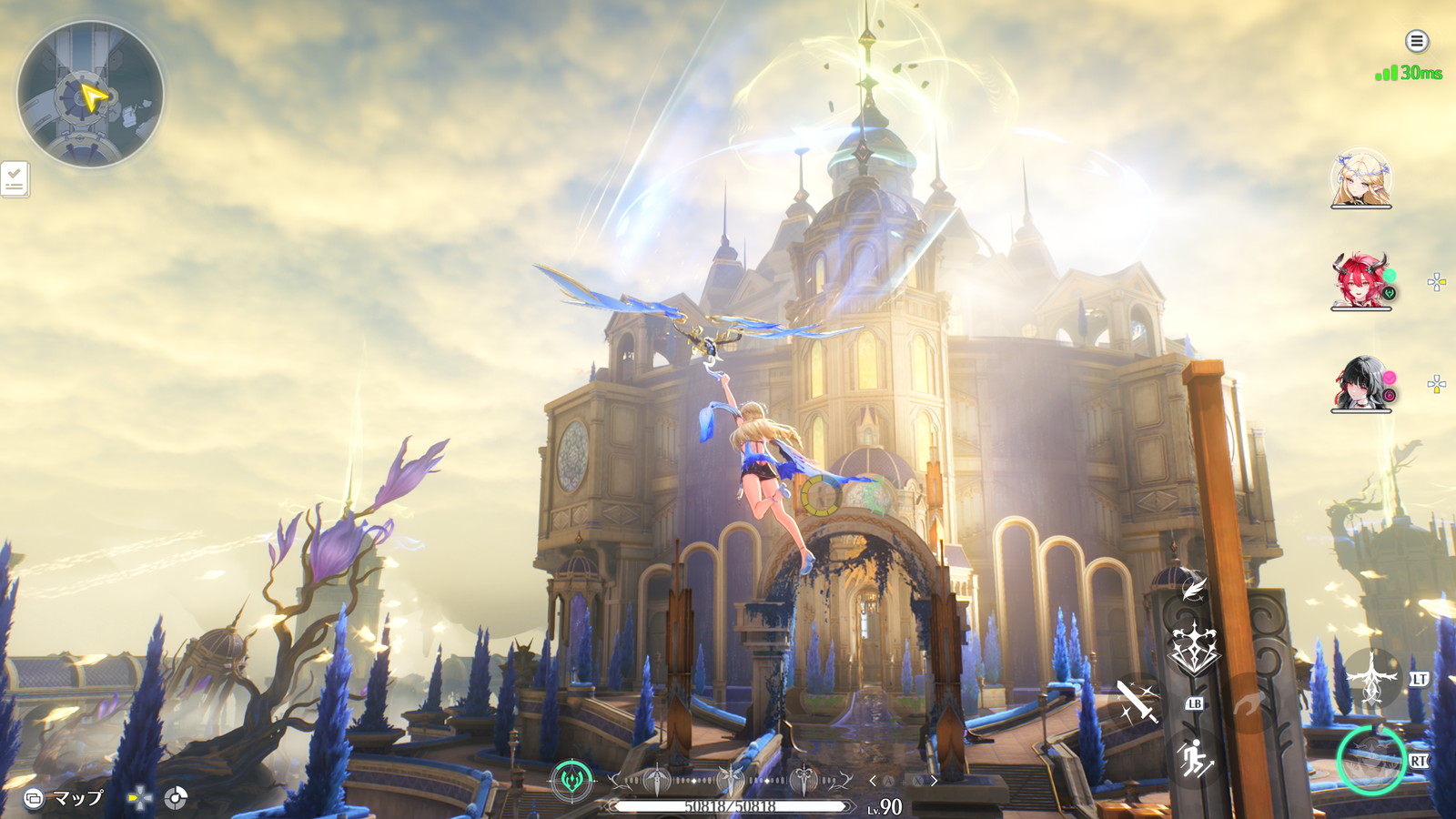Open the circular minimap
This screenshot has width=1456, height=819.
coord(90,94)
